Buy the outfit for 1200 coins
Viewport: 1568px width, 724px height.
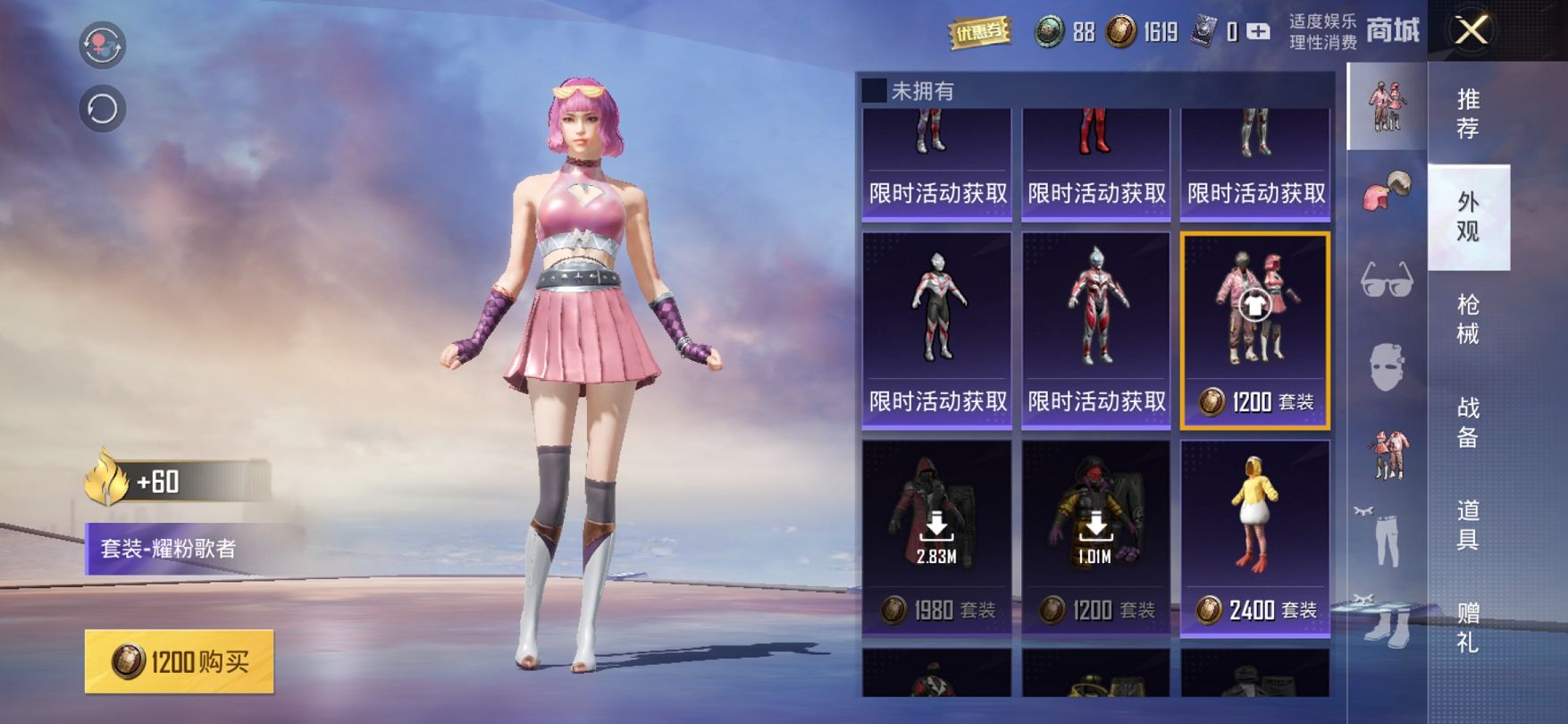180,661
